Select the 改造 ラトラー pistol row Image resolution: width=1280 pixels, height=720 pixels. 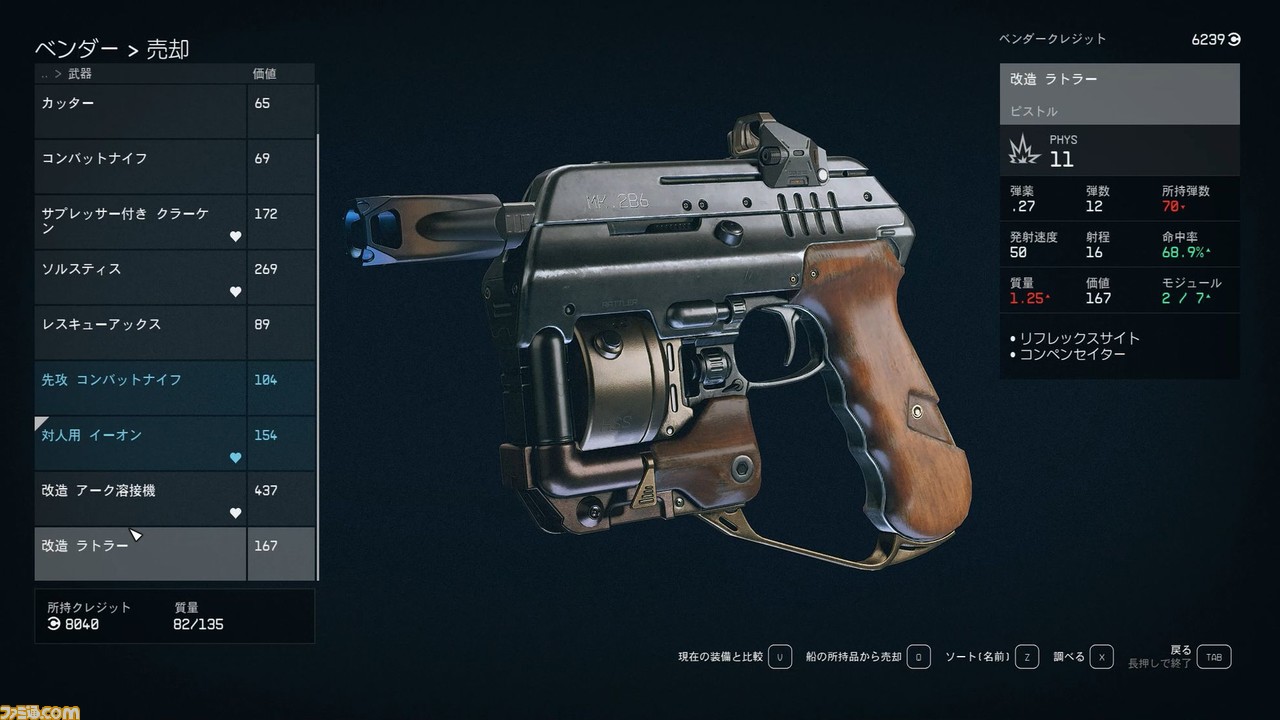coord(140,553)
